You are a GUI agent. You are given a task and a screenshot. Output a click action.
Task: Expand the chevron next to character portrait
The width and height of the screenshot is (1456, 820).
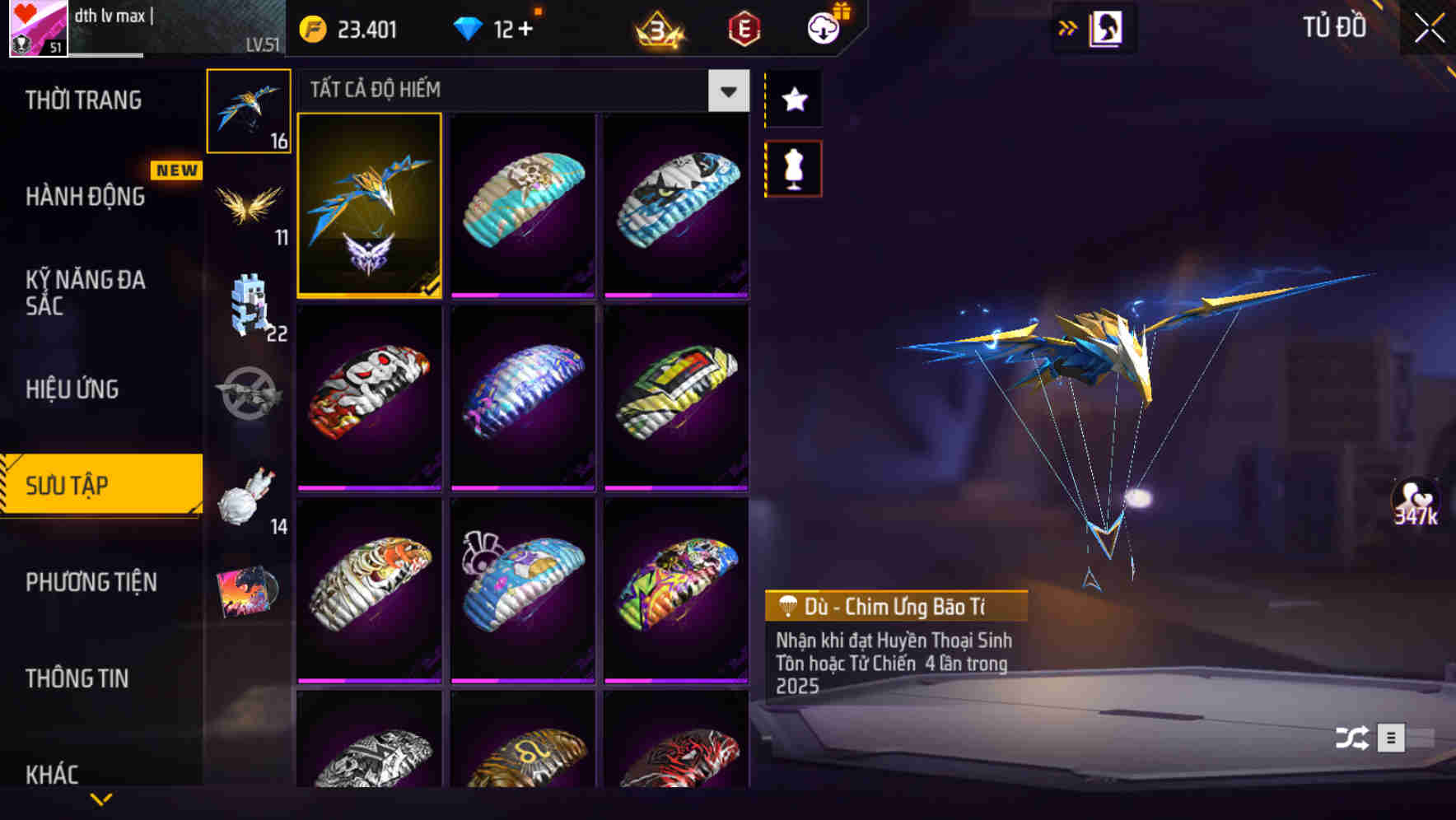point(1067,26)
